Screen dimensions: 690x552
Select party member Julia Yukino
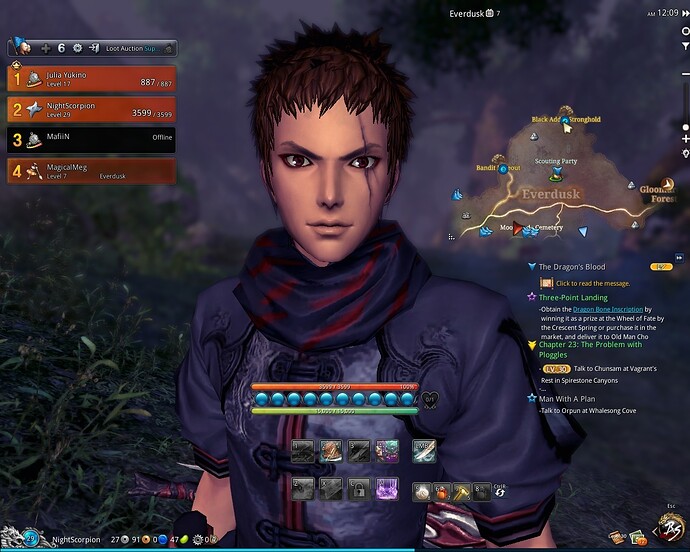click(x=91, y=79)
